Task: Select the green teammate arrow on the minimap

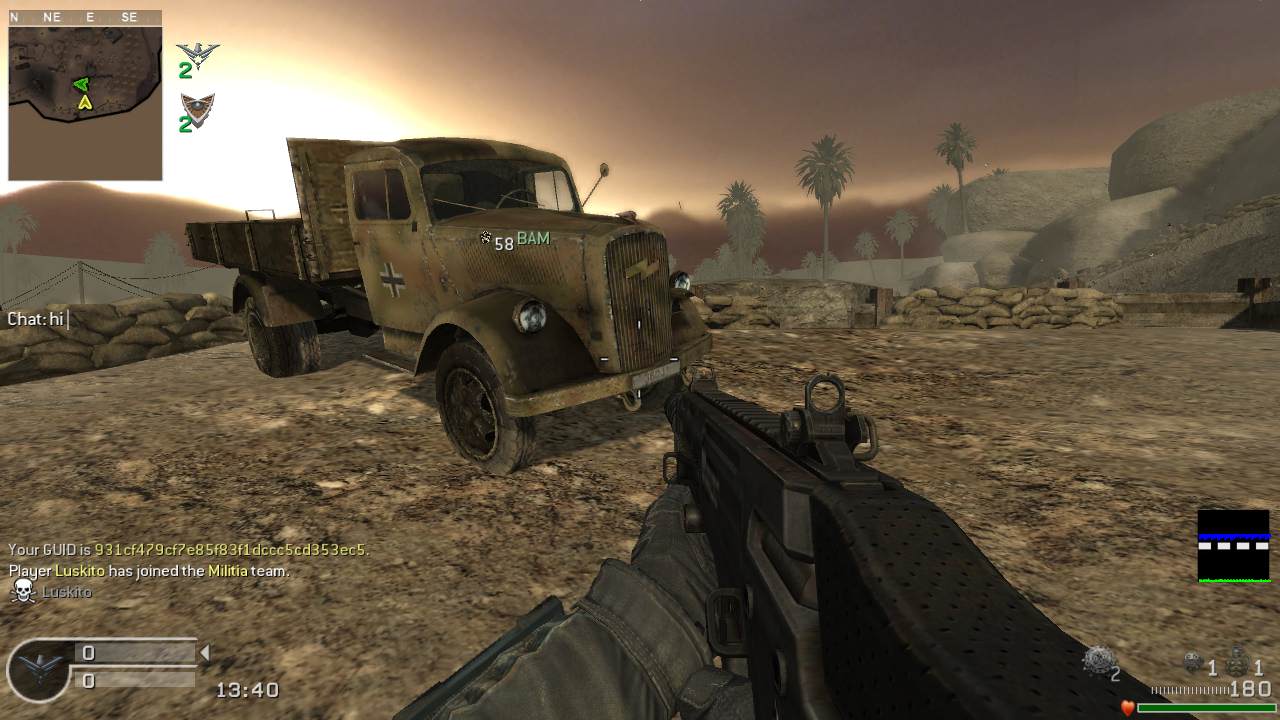Action: click(x=81, y=85)
